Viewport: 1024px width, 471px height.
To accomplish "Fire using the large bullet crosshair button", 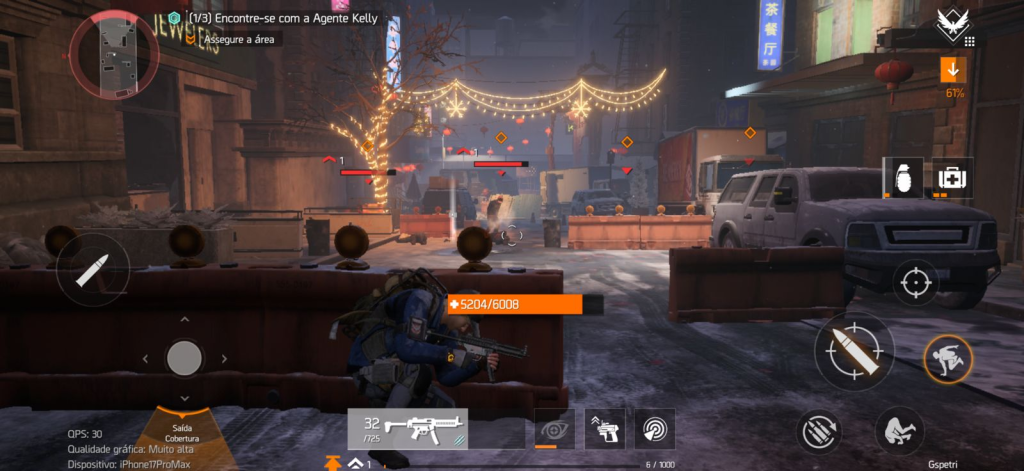I will click(x=853, y=351).
